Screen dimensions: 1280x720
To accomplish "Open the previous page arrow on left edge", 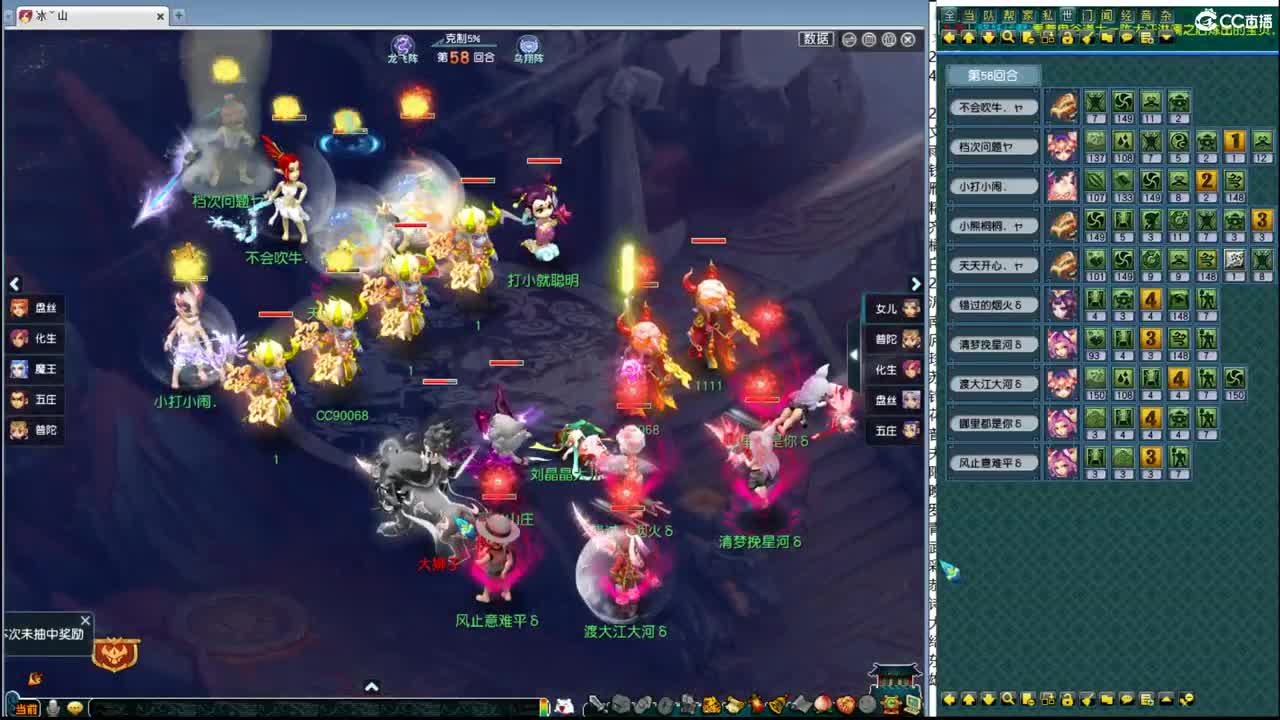I will pos(14,284).
